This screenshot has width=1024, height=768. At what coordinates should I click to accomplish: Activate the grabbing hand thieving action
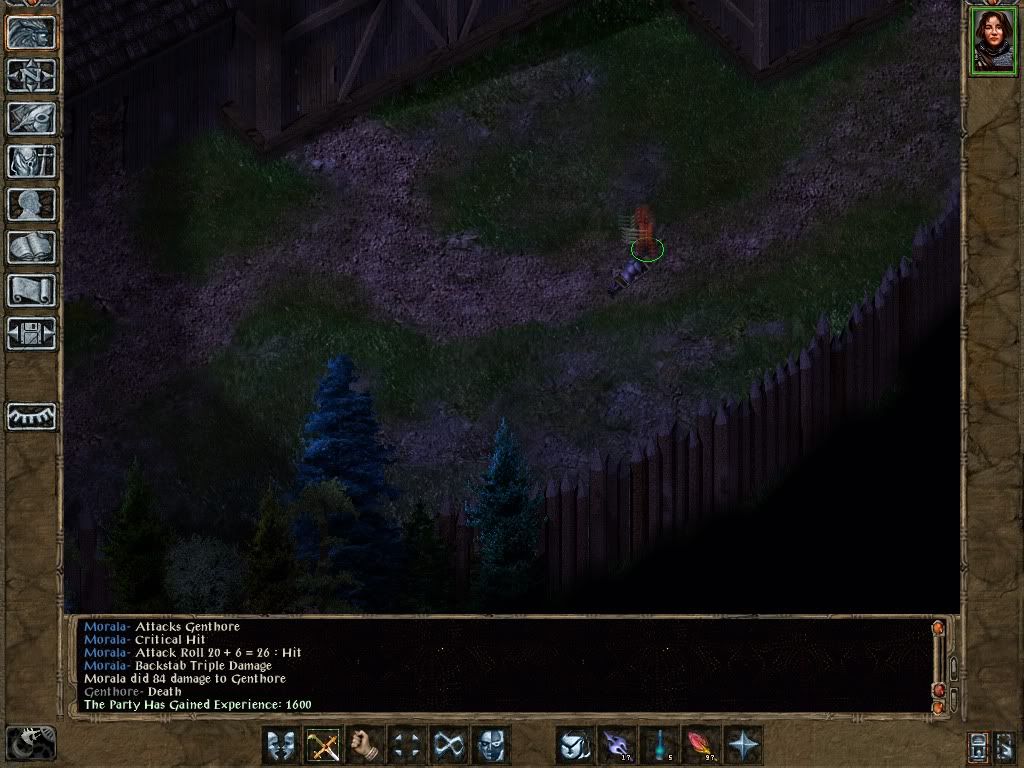365,745
